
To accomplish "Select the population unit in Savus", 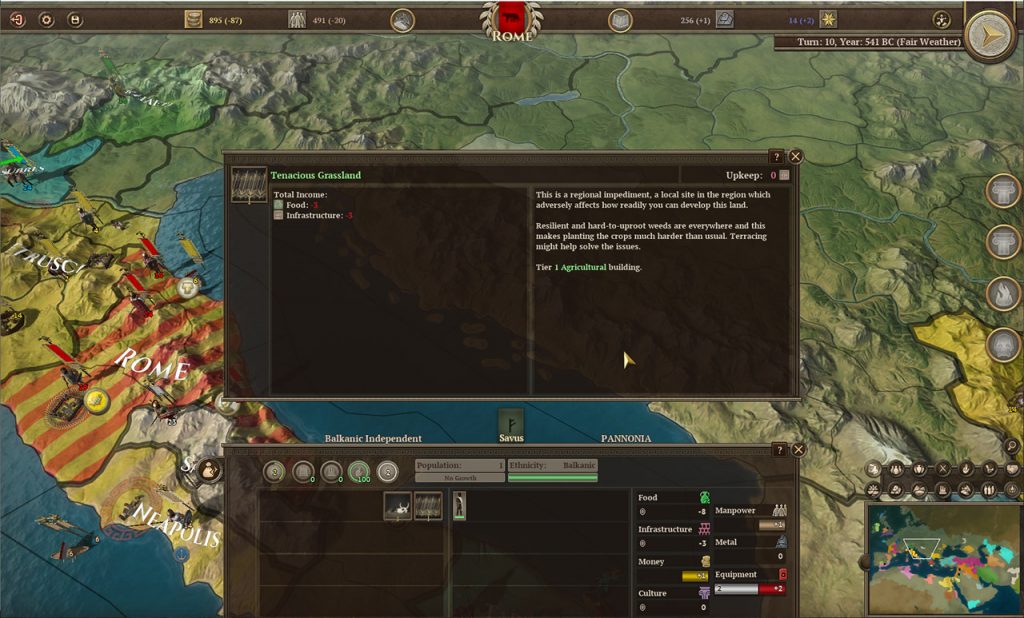I will 459,506.
